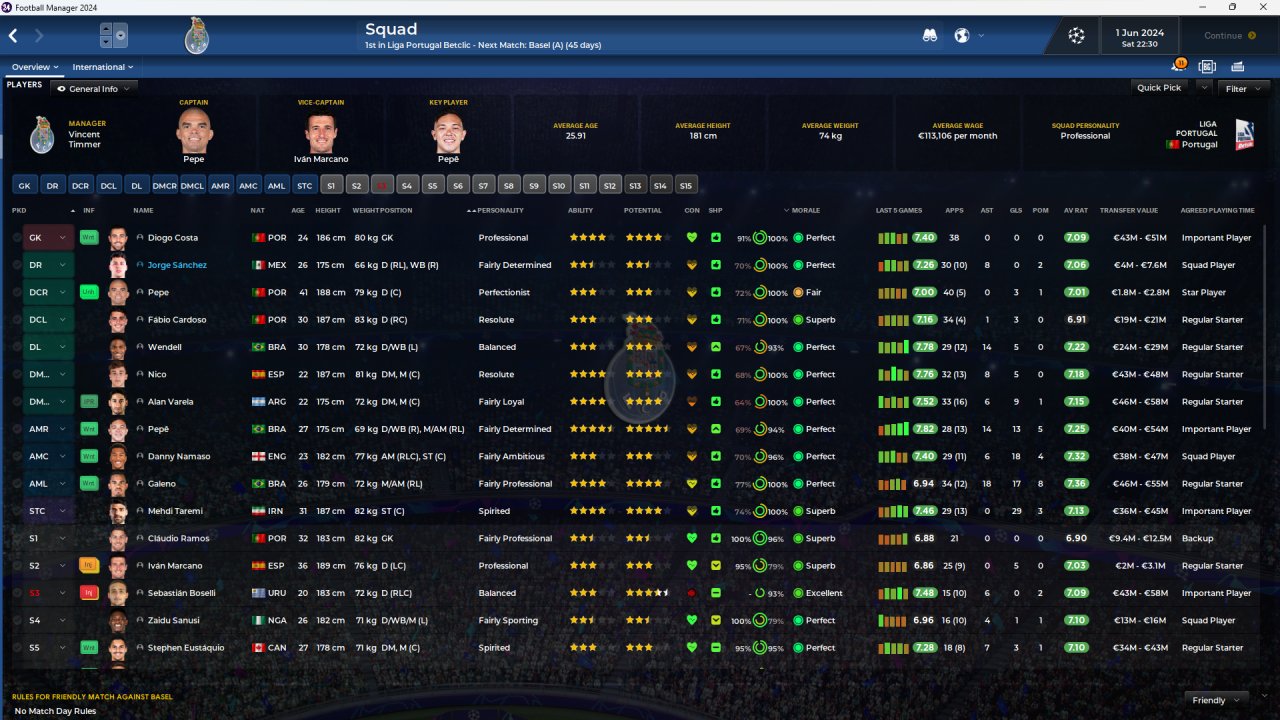Close the Football Manager window

coord(1262,7)
